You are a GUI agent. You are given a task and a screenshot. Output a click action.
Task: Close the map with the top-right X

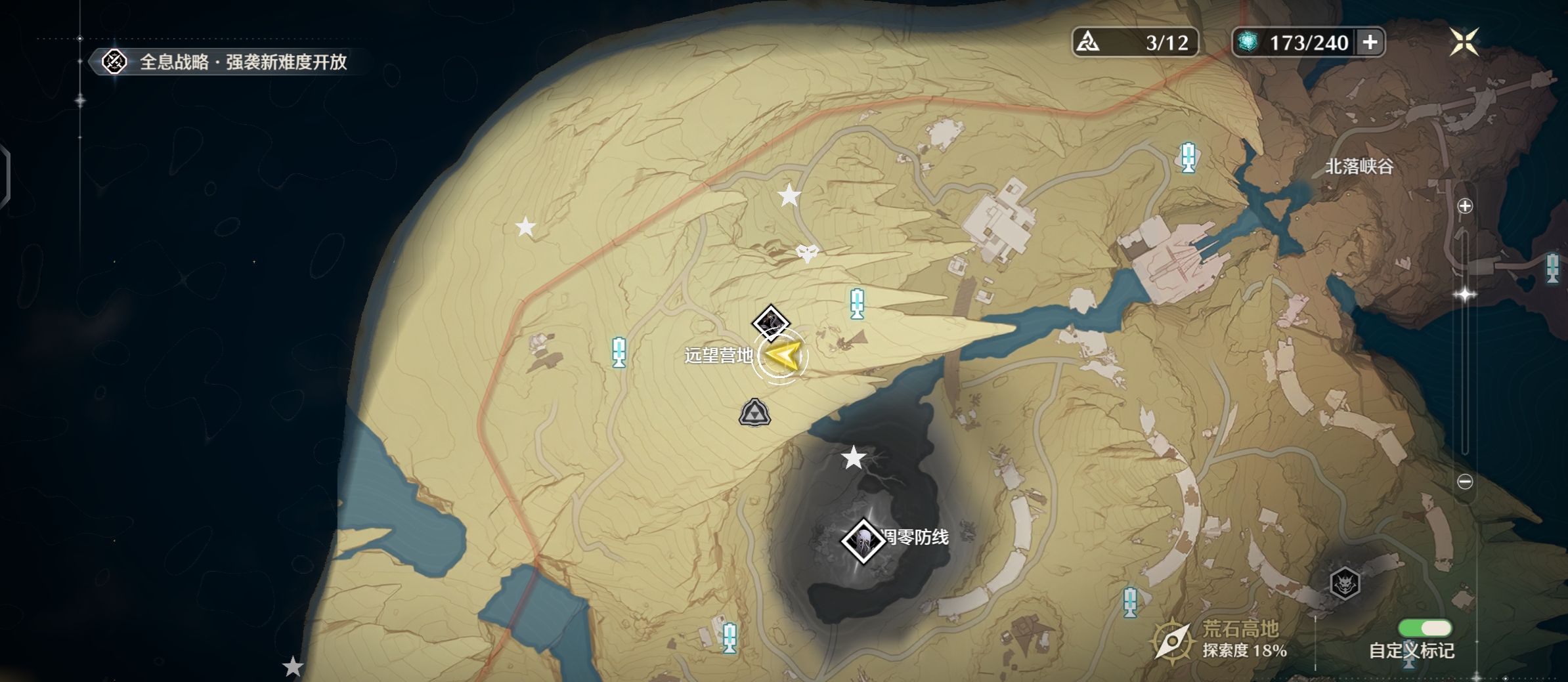click(1464, 42)
